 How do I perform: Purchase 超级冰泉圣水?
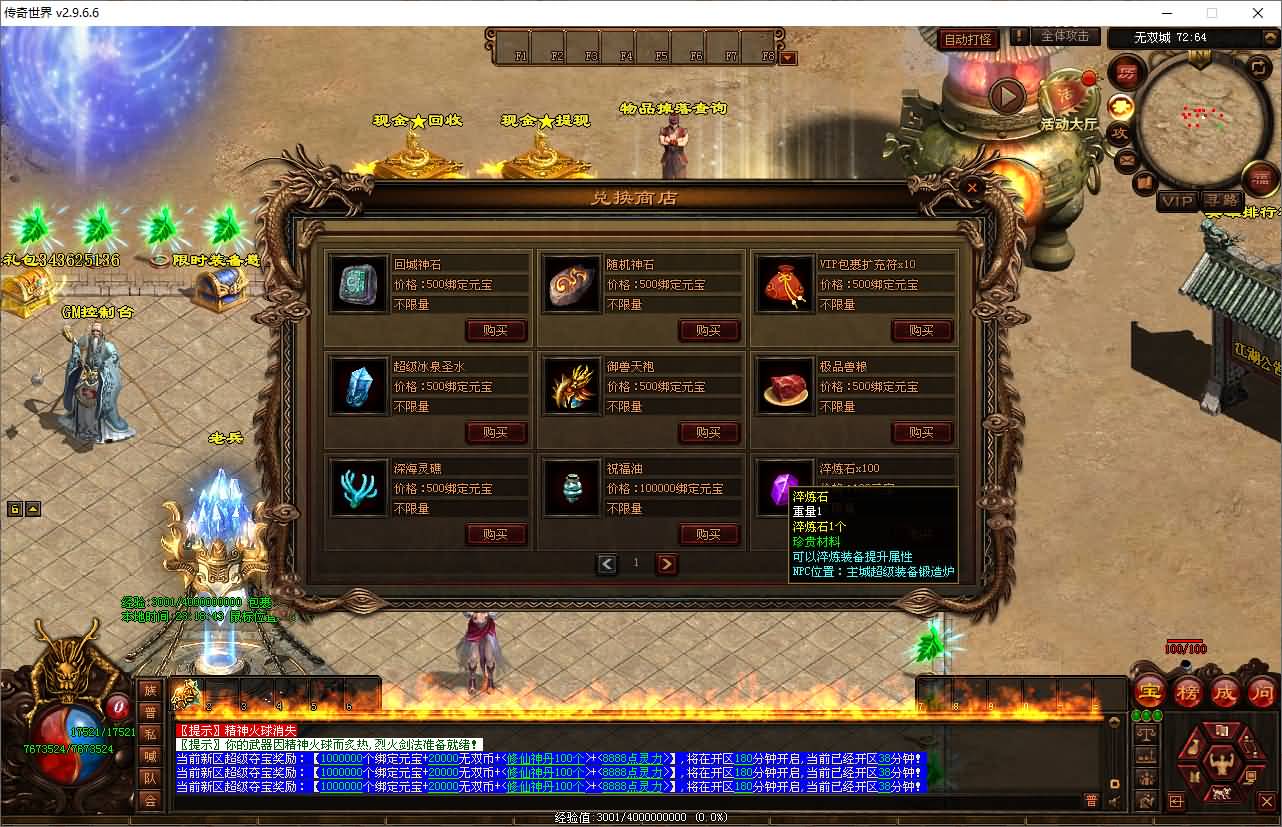pyautogui.click(x=495, y=432)
